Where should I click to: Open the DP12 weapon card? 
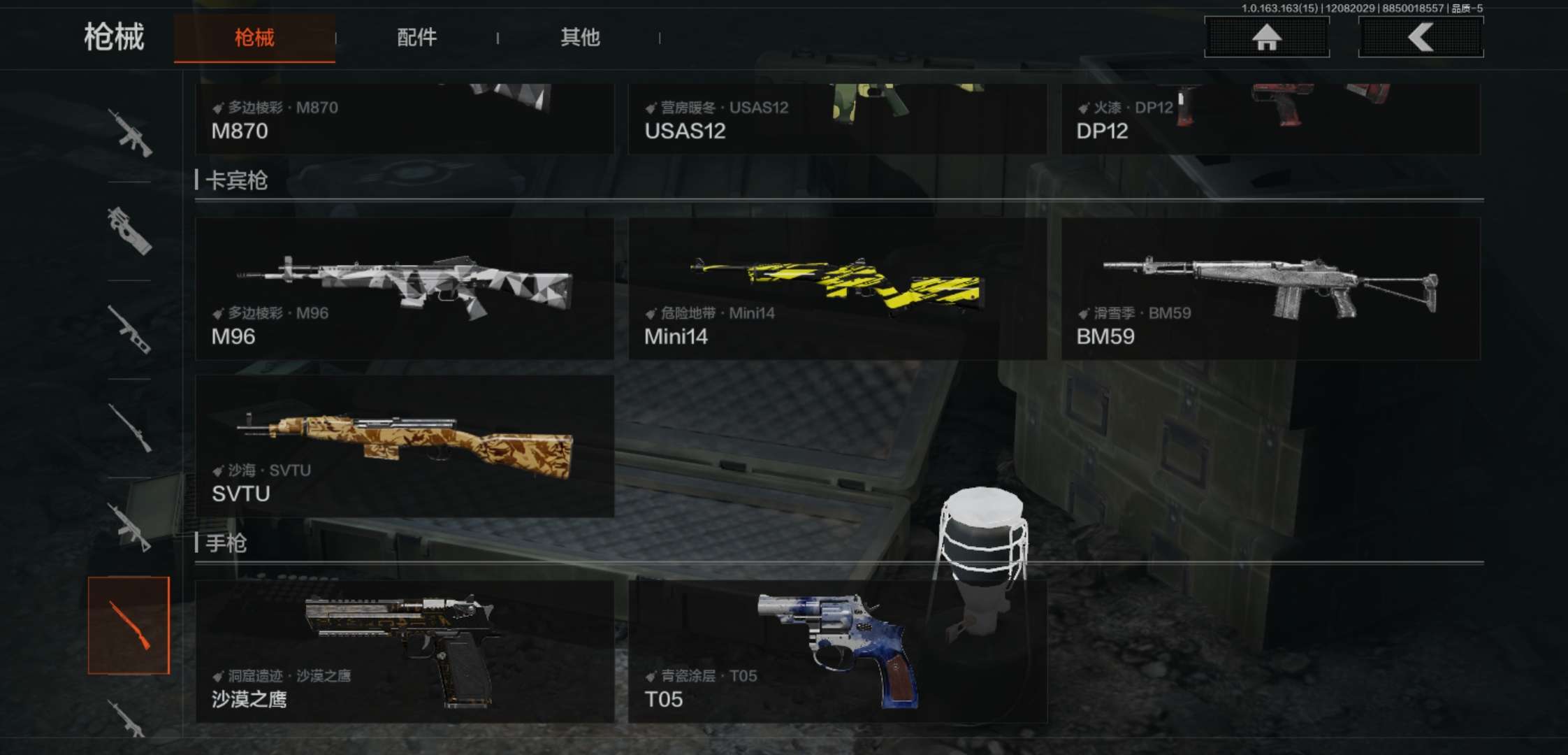[x=1270, y=119]
